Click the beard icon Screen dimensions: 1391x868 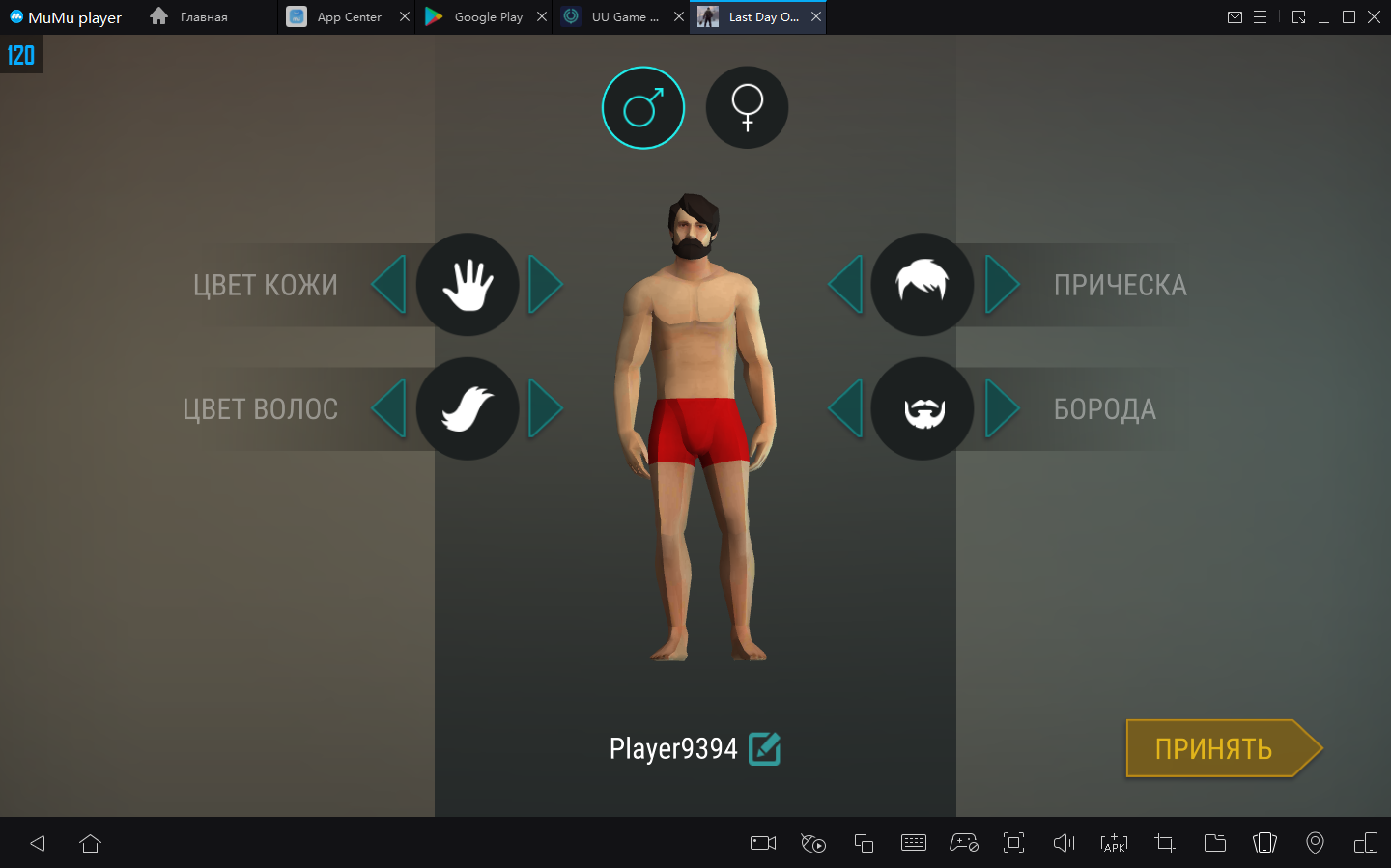923,408
